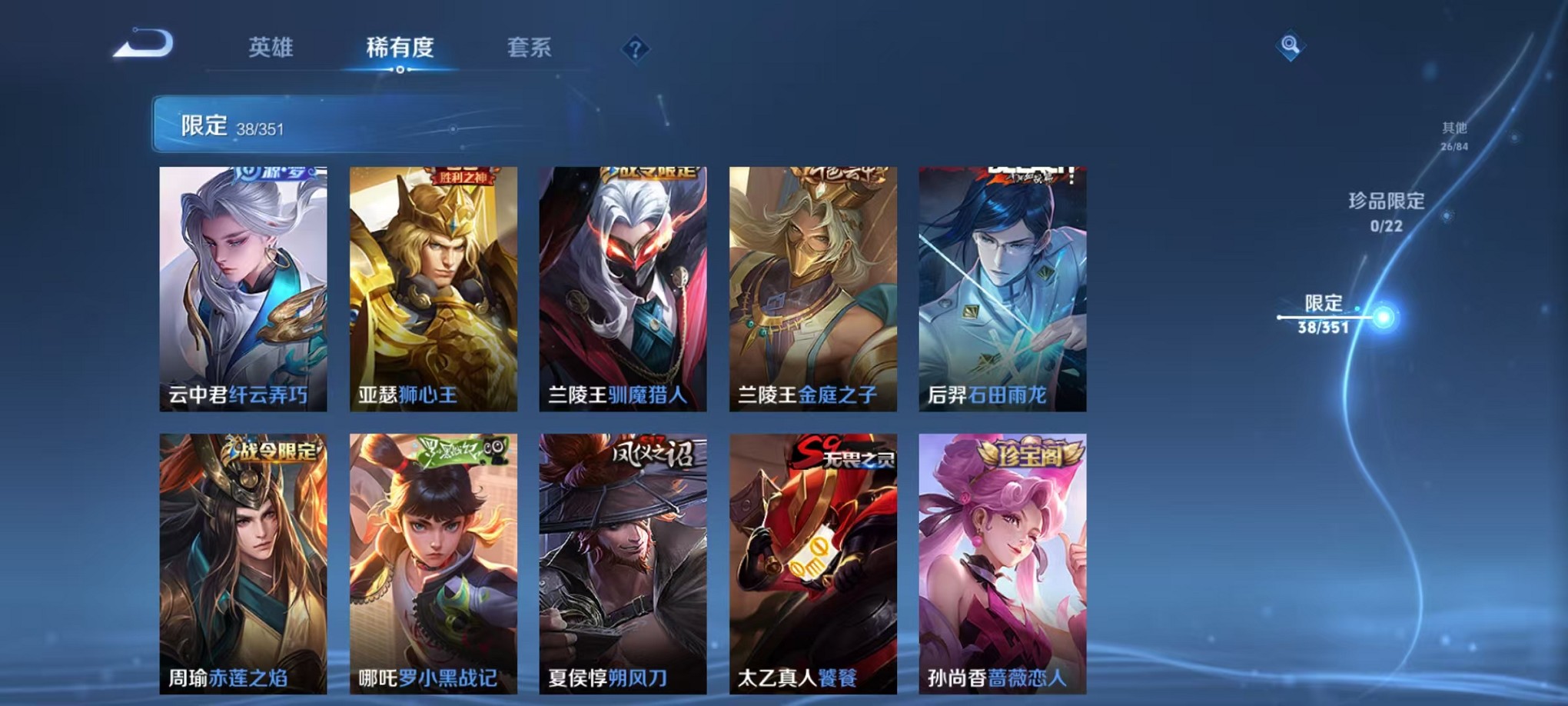Expand the 限定 38/351 section header
Viewport: 1568px width, 706px height.
(x=307, y=125)
